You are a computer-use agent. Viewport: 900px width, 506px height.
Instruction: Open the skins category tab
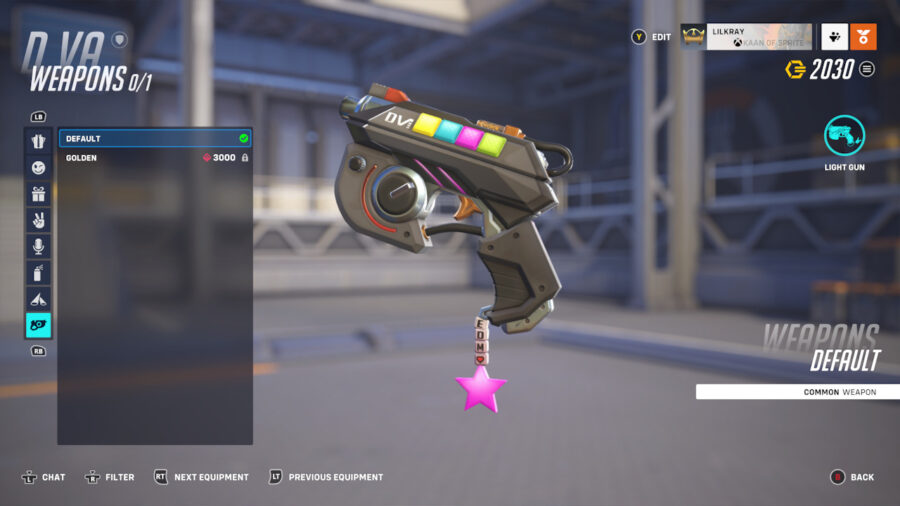pos(38,141)
